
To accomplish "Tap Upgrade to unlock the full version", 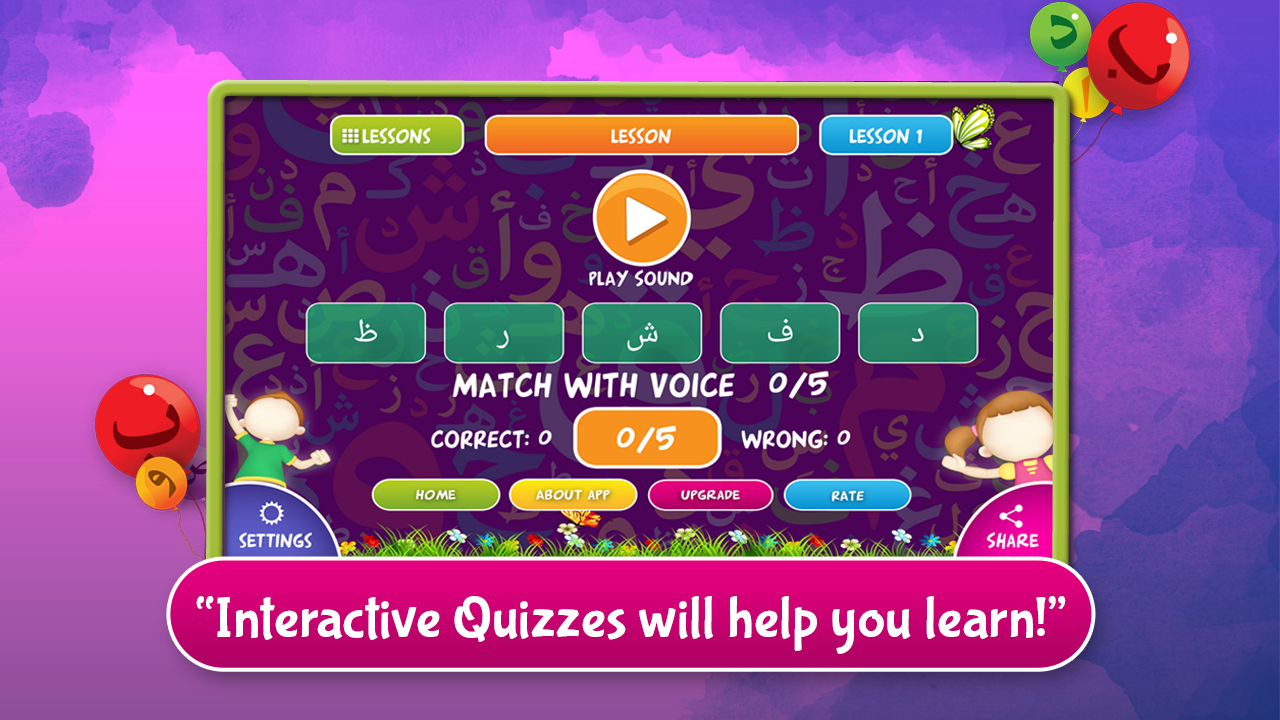I will click(710, 494).
